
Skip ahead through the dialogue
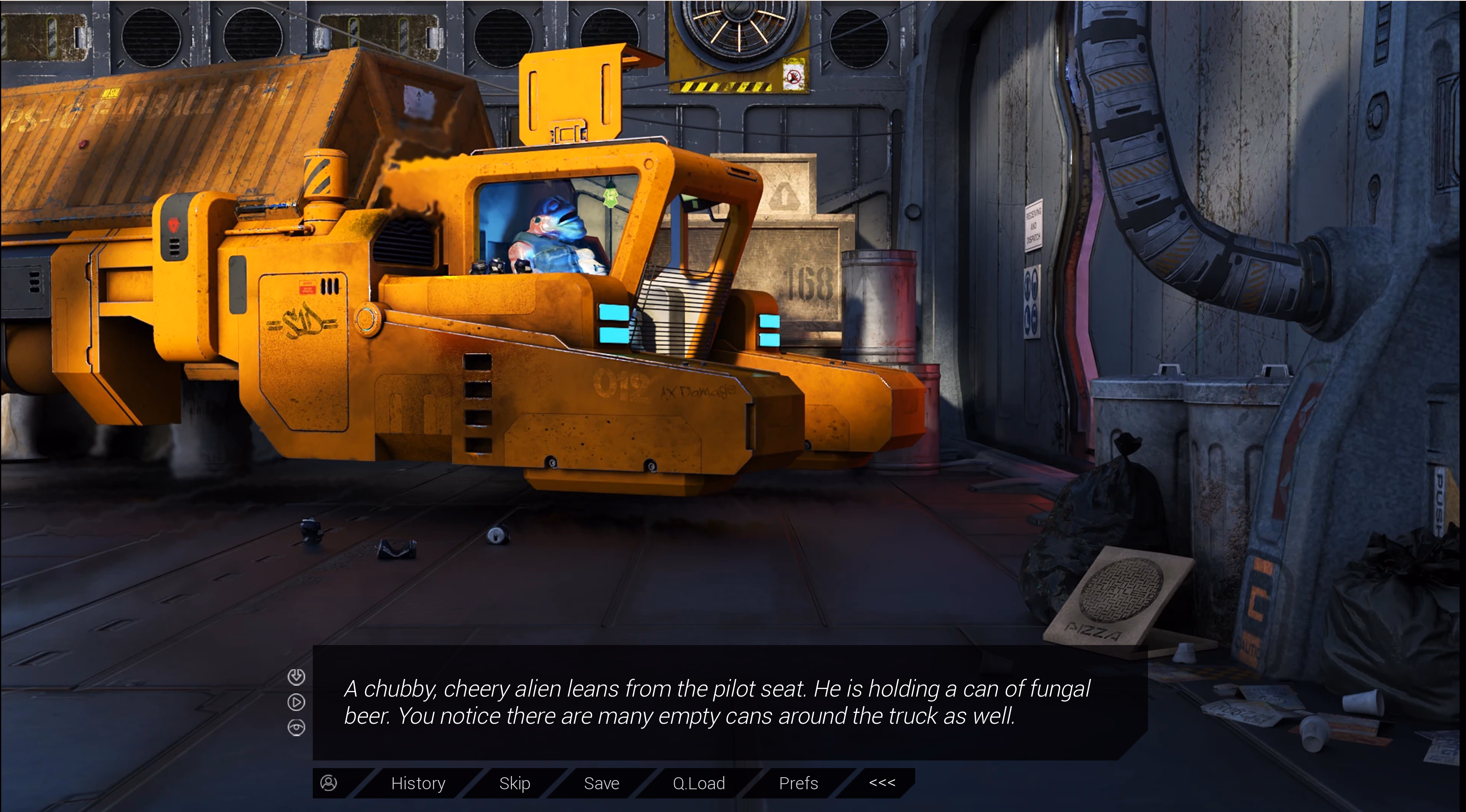[514, 784]
